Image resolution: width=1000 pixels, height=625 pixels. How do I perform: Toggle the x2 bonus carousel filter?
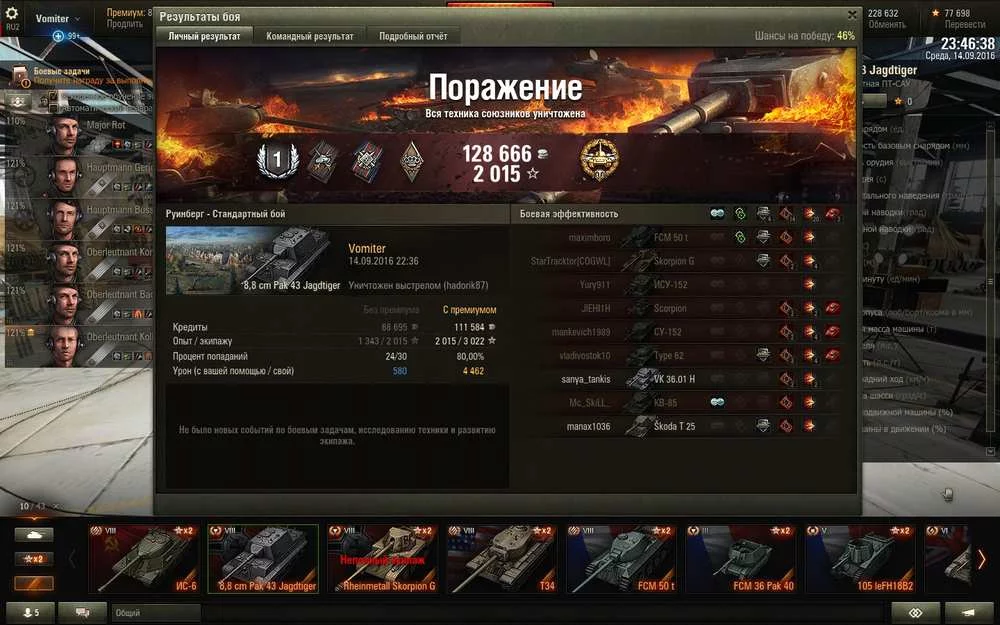tap(33, 559)
